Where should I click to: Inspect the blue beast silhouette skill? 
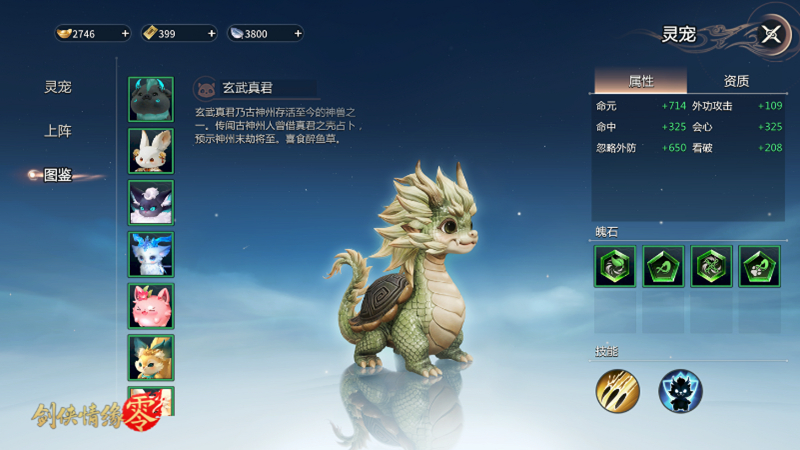(x=680, y=391)
